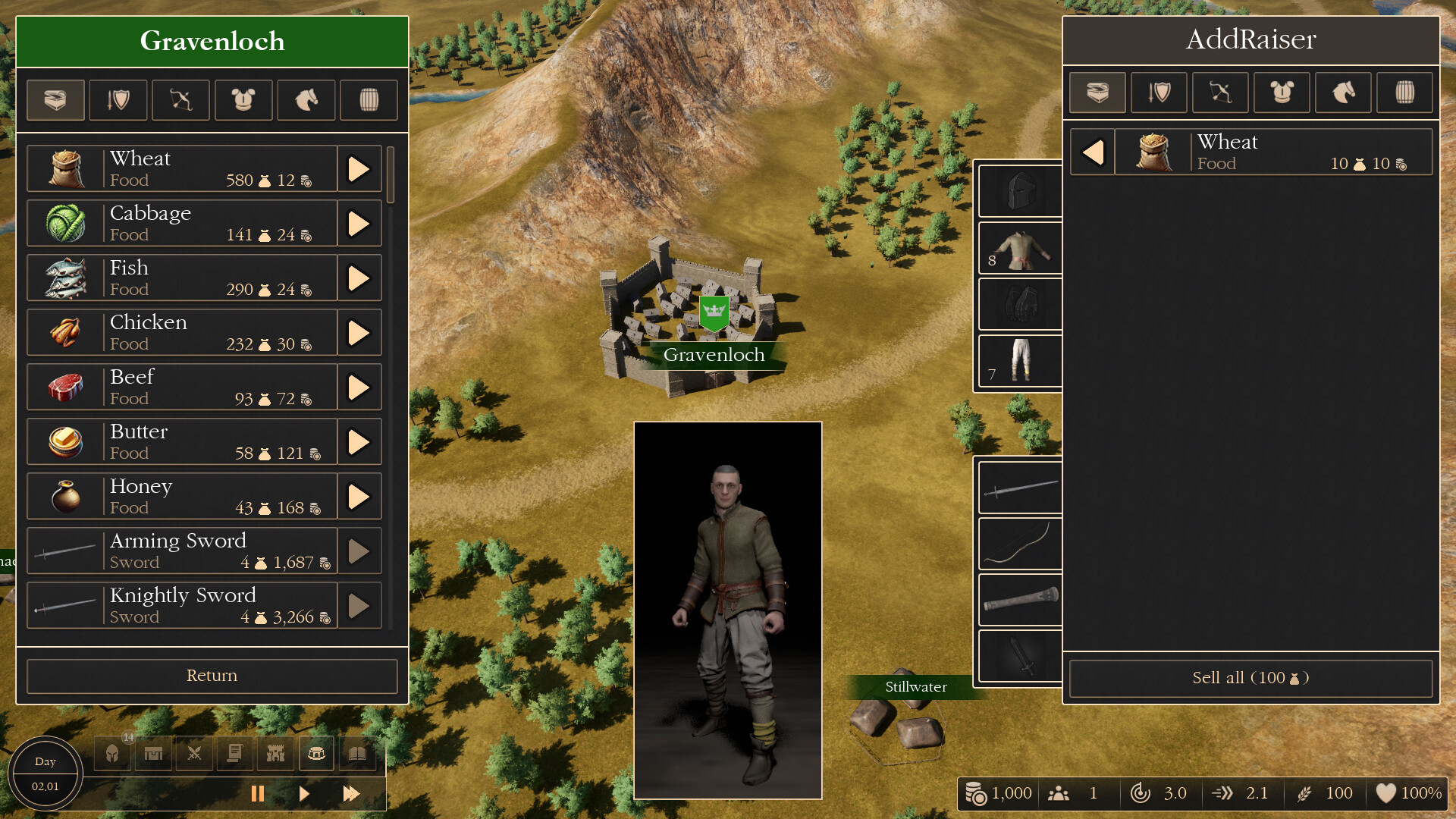Click the back arrow on the Wheat row in AddRaiser
Screen dimensions: 1456x819
(x=1092, y=152)
